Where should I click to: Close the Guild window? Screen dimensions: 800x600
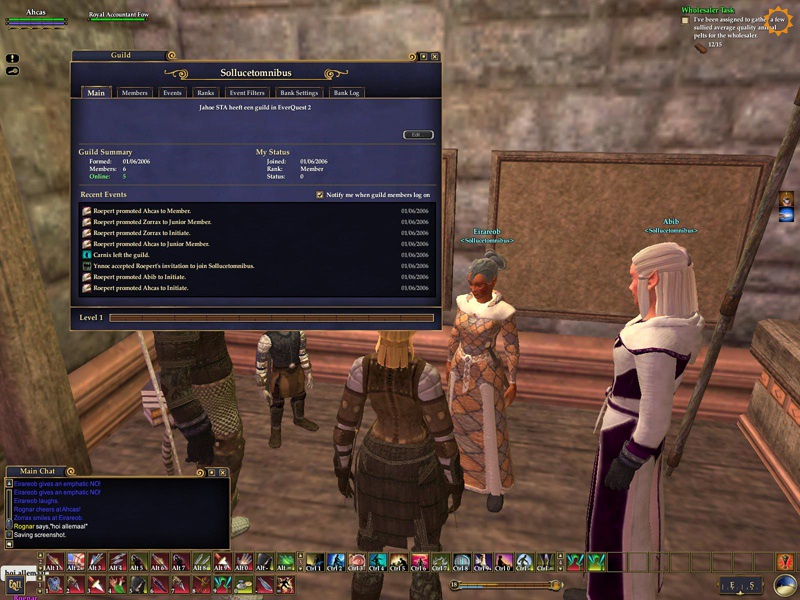(436, 56)
